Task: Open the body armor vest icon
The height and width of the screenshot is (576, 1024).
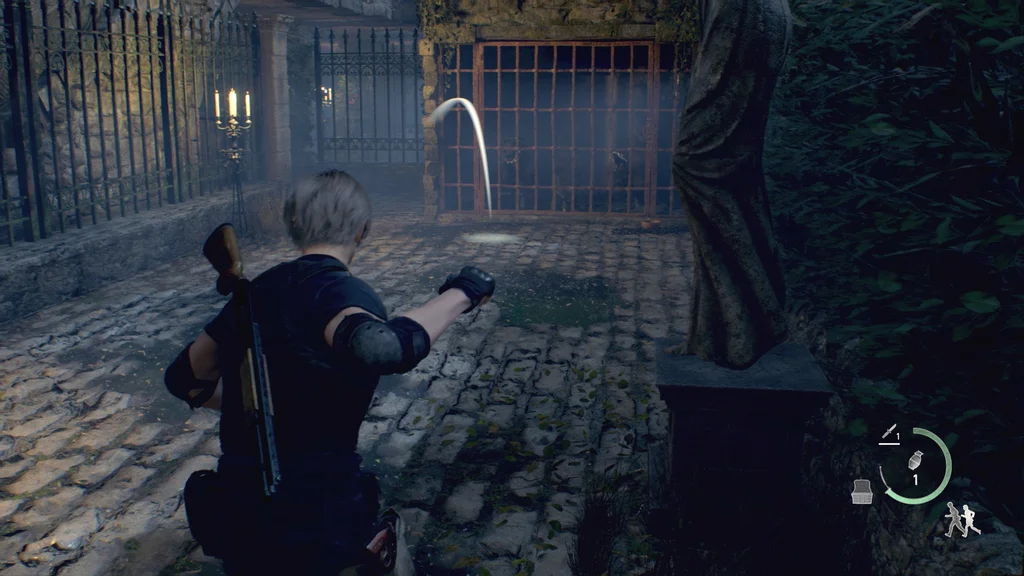Action: point(860,490)
